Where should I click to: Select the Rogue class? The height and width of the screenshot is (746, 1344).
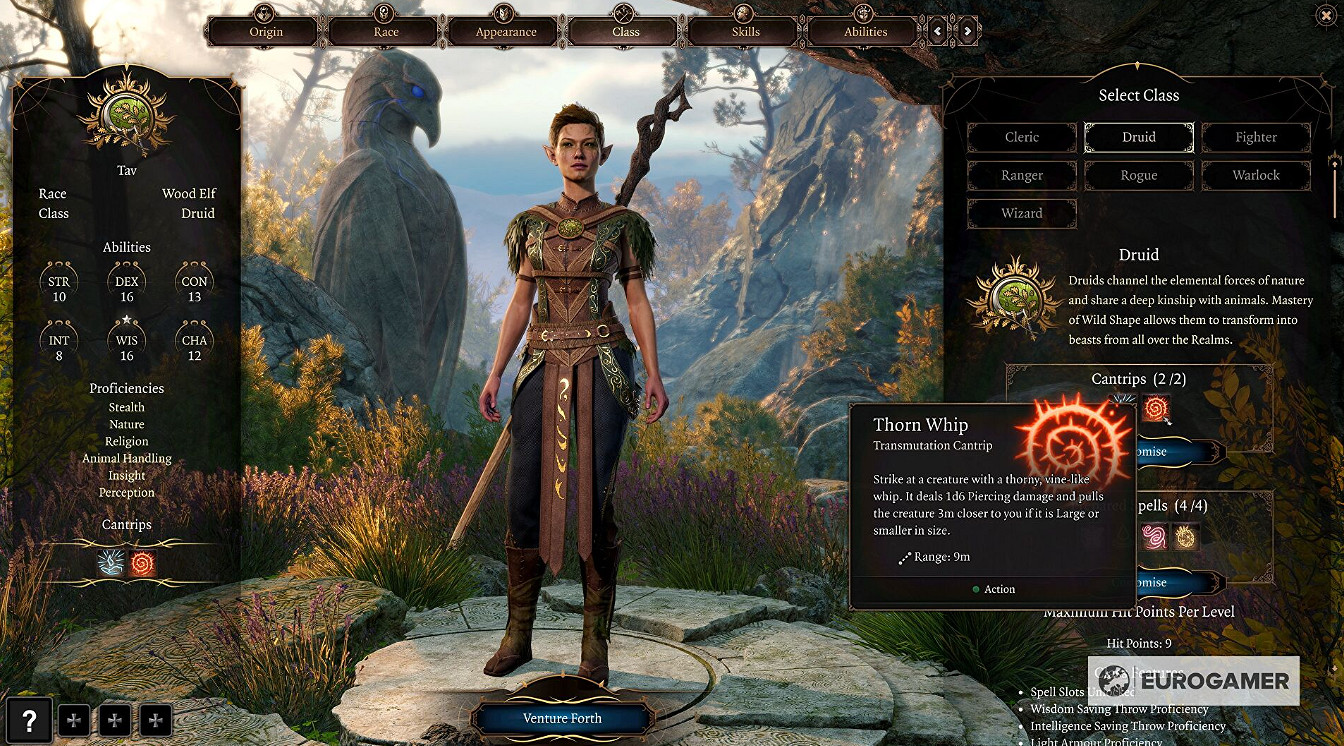[x=1139, y=175]
